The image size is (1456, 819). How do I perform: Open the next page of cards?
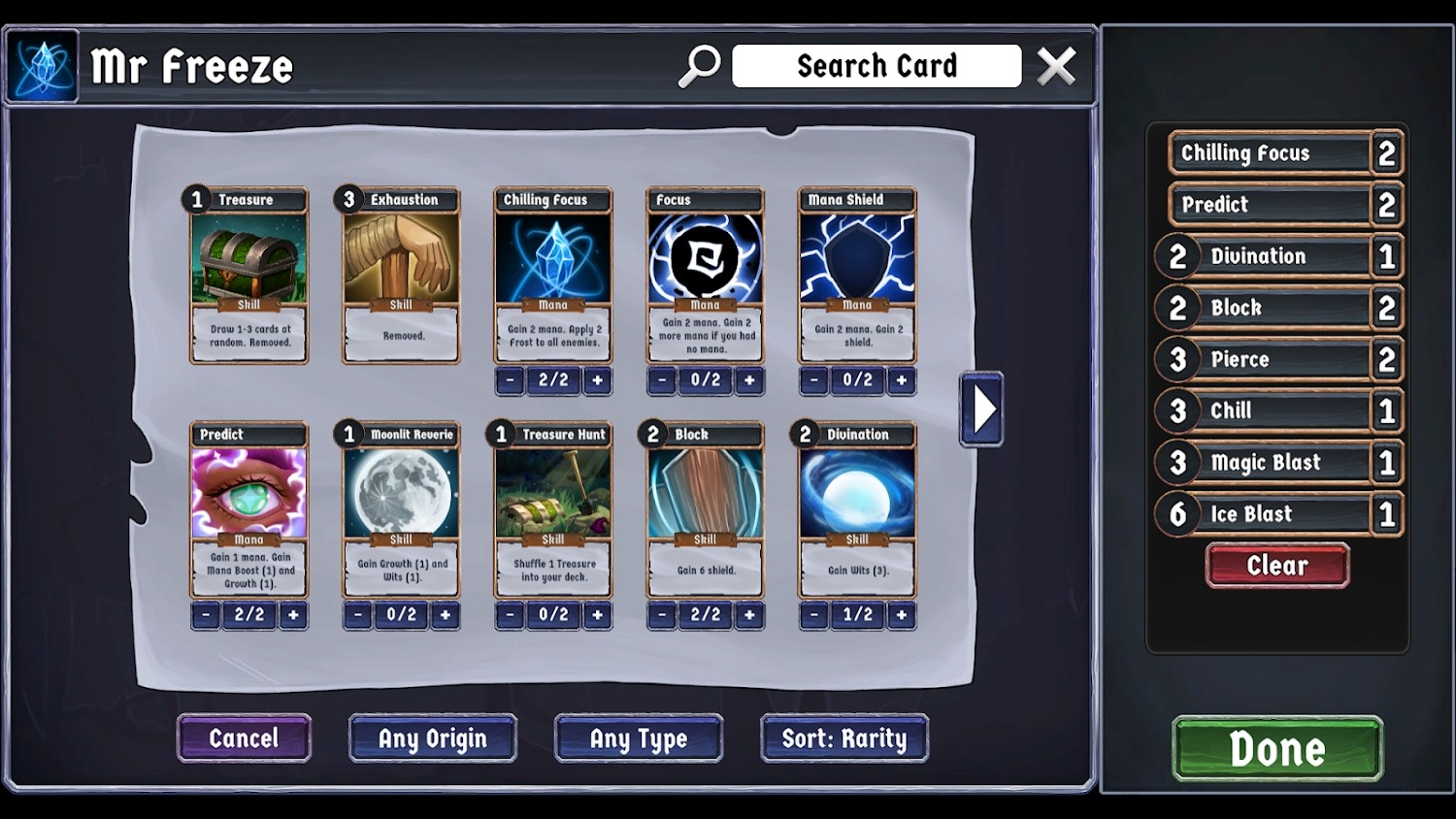click(980, 409)
